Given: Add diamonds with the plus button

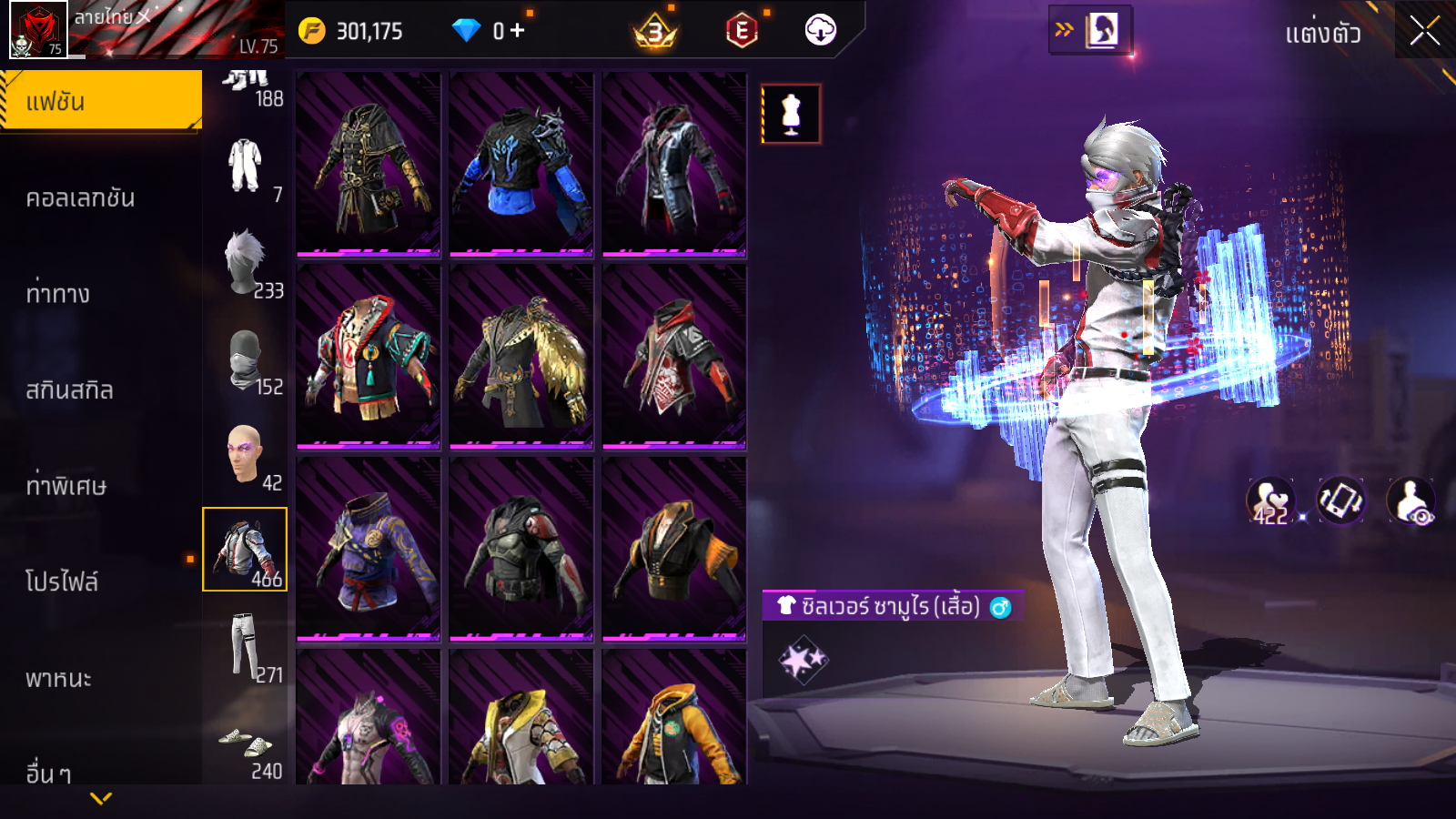Looking at the screenshot, I should pyautogui.click(x=517, y=31).
